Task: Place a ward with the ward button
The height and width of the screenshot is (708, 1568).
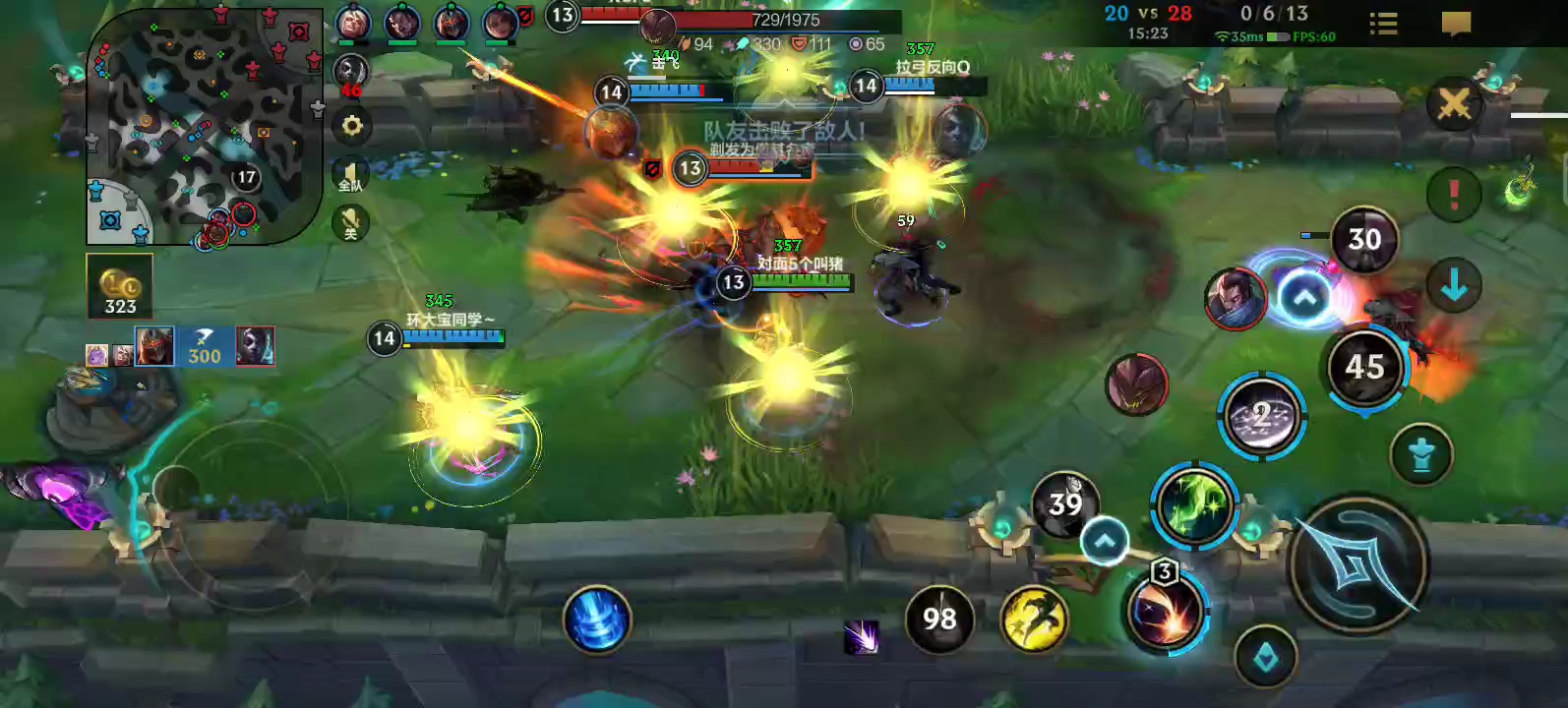Action: 1421,455
